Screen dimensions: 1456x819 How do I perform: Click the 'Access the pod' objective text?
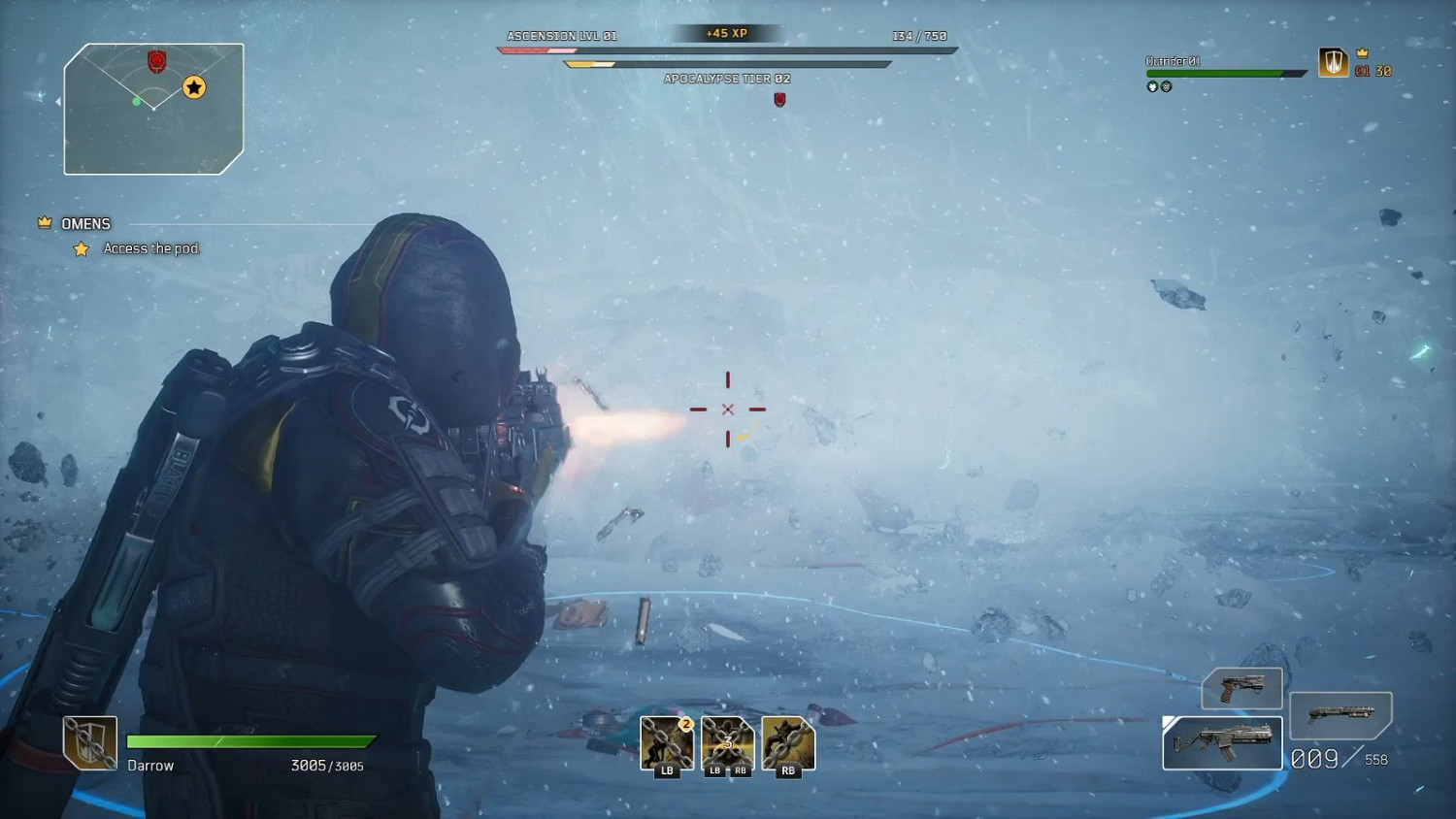point(151,248)
